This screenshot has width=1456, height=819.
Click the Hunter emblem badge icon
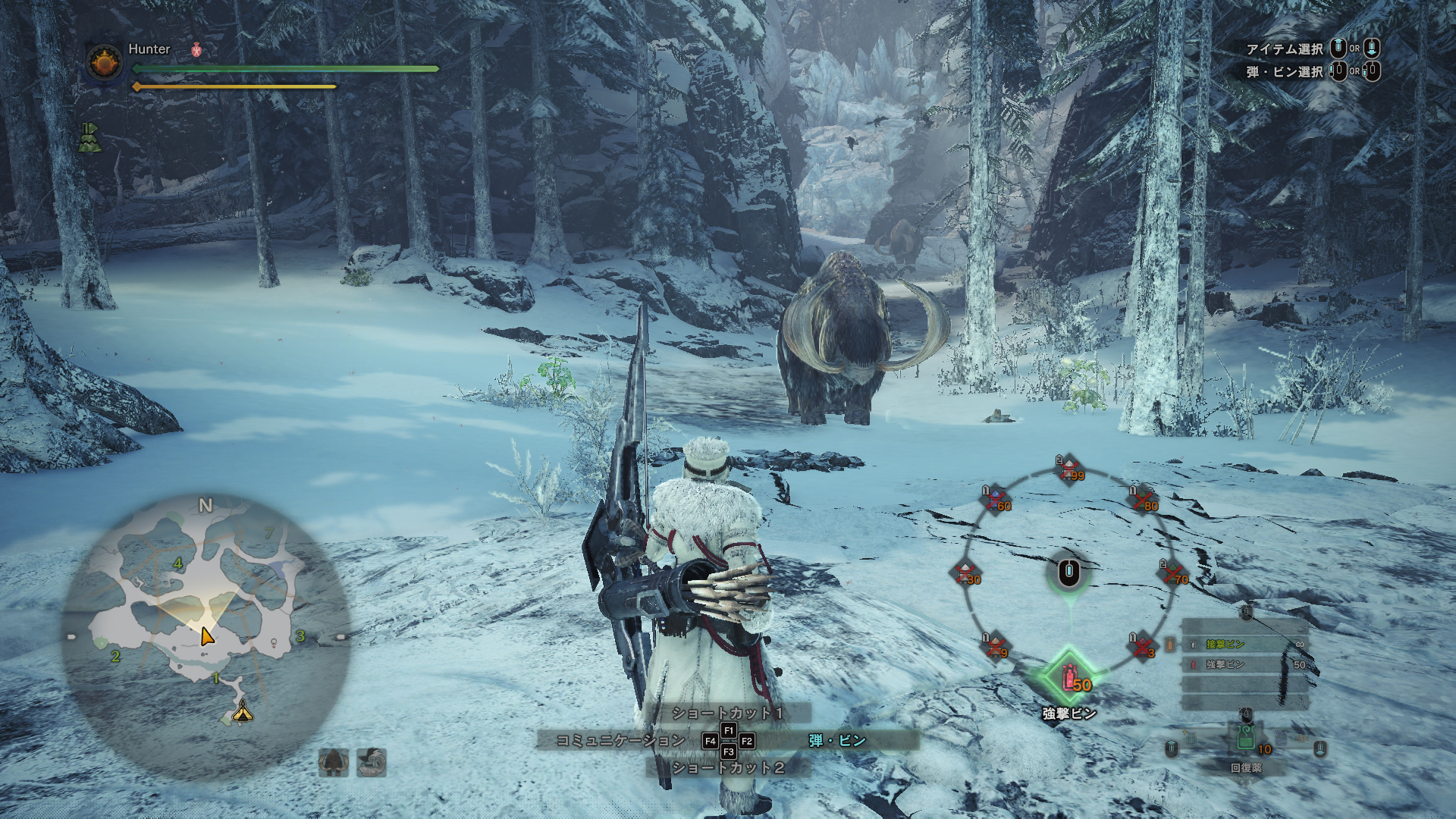(105, 62)
